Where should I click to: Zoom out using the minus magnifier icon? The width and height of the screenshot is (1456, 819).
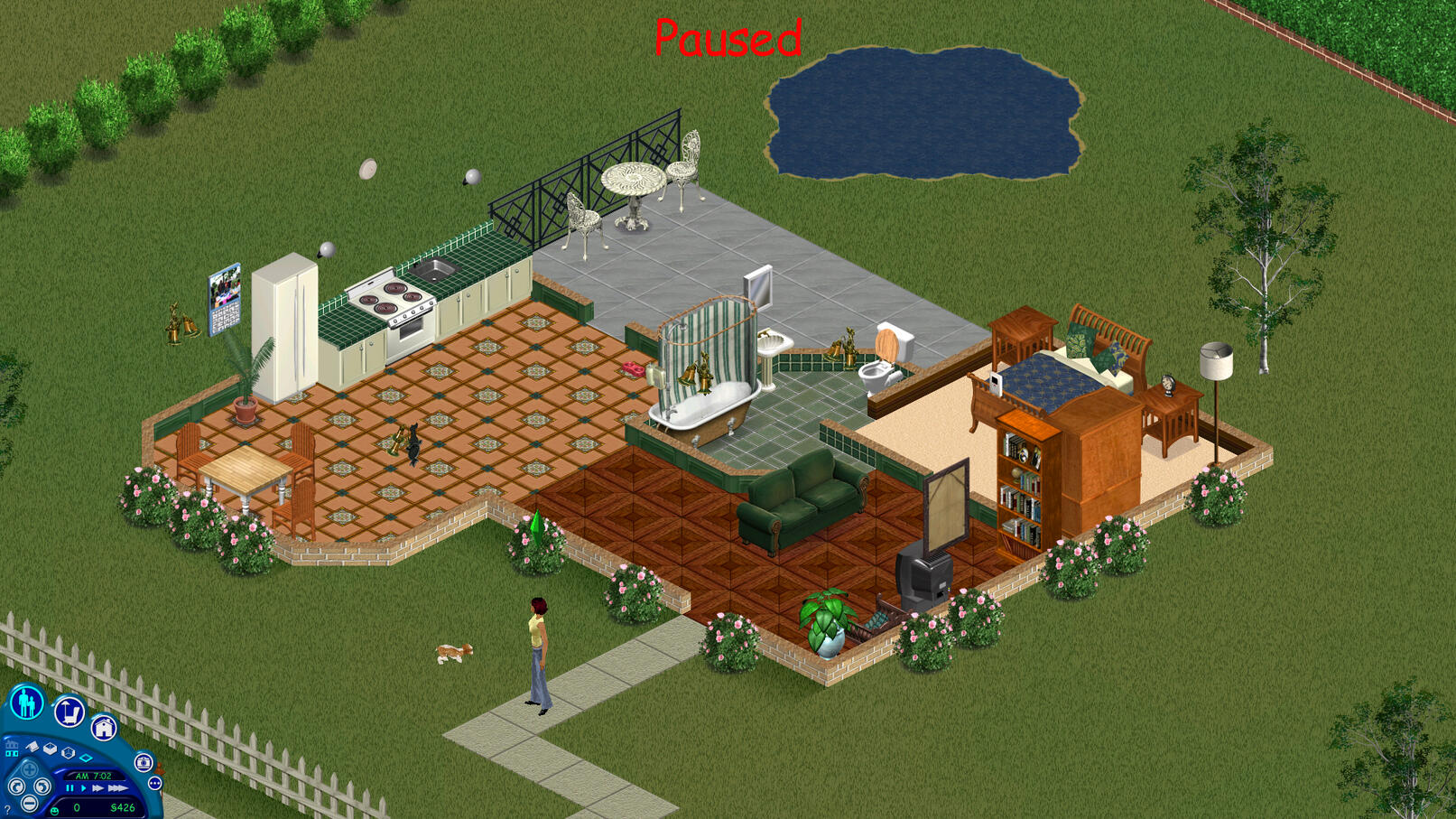click(x=30, y=803)
